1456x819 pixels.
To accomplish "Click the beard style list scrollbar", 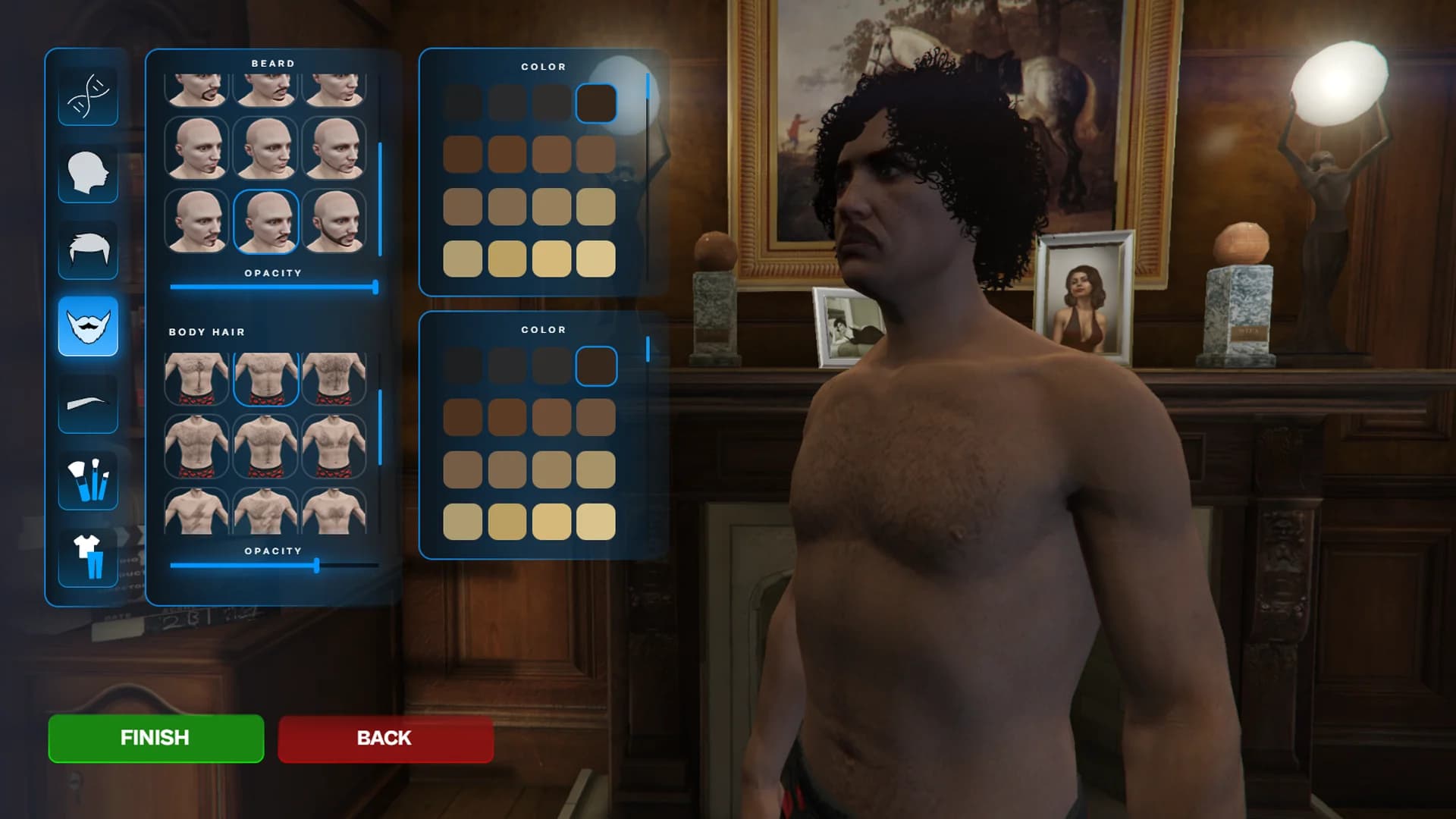I will click(380, 199).
